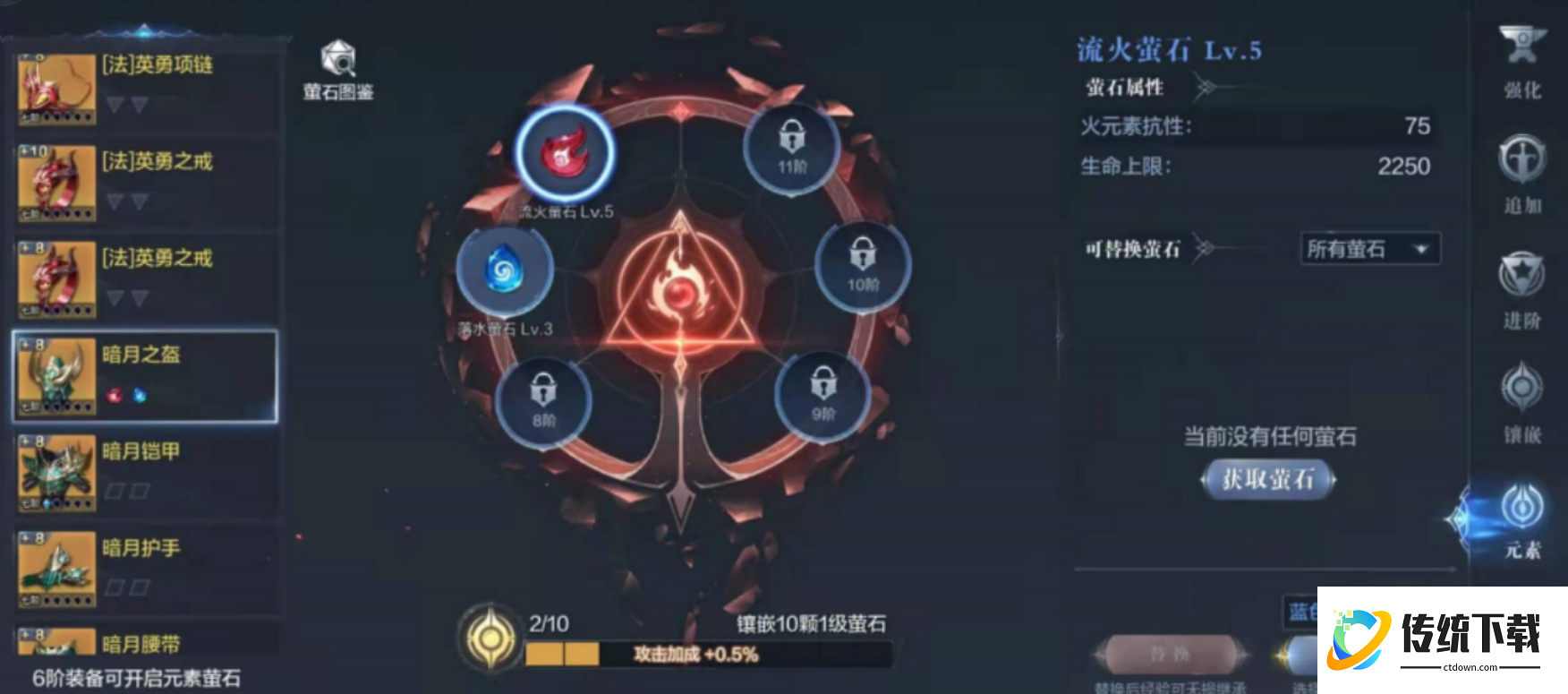Click the 获取萤石 obtain button
Viewport: 1568px width, 694px height.
pyautogui.click(x=1269, y=480)
